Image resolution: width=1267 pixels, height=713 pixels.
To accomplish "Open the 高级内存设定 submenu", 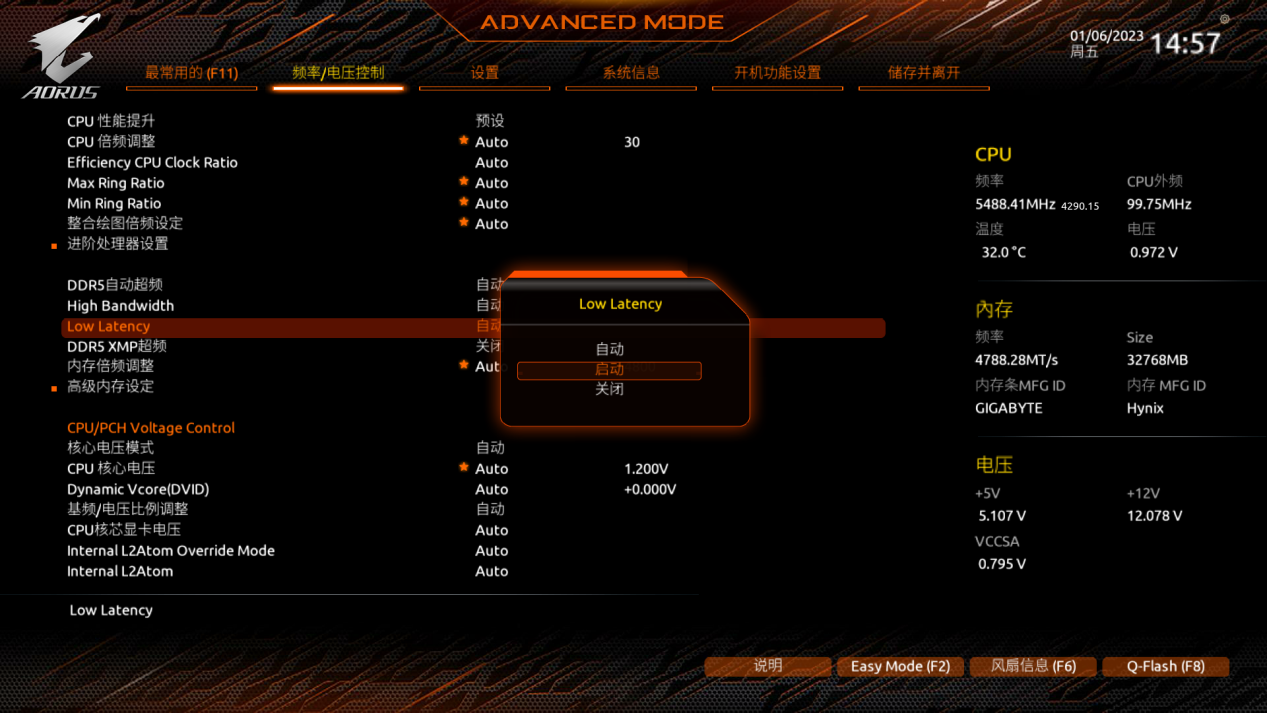I will click(x=110, y=386).
